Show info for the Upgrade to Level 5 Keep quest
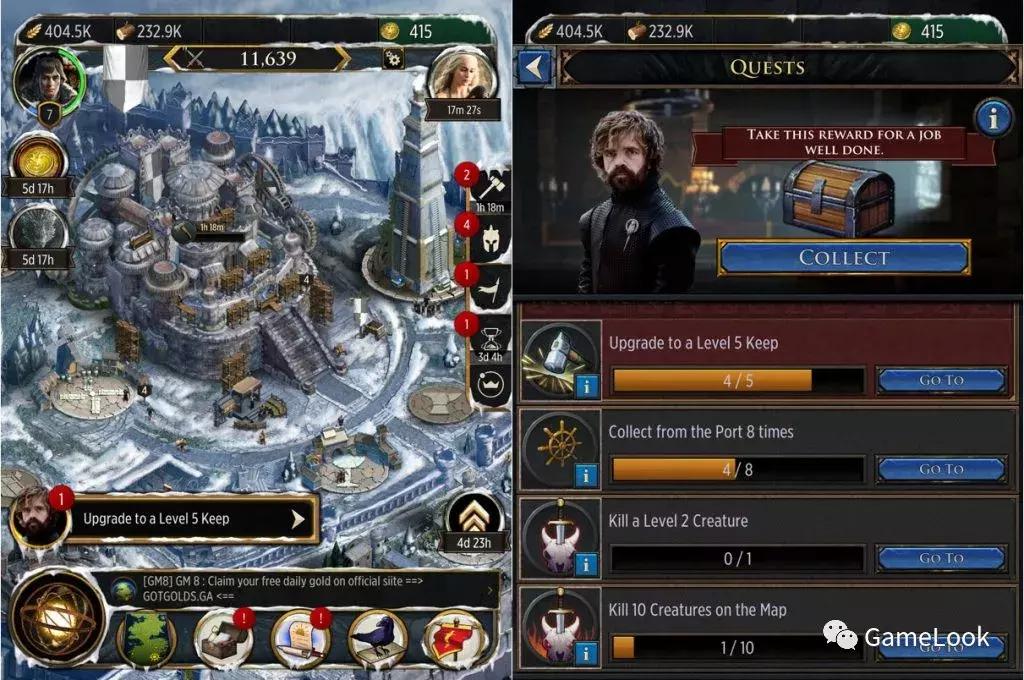Viewport: 1024px width, 680px height. [587, 386]
